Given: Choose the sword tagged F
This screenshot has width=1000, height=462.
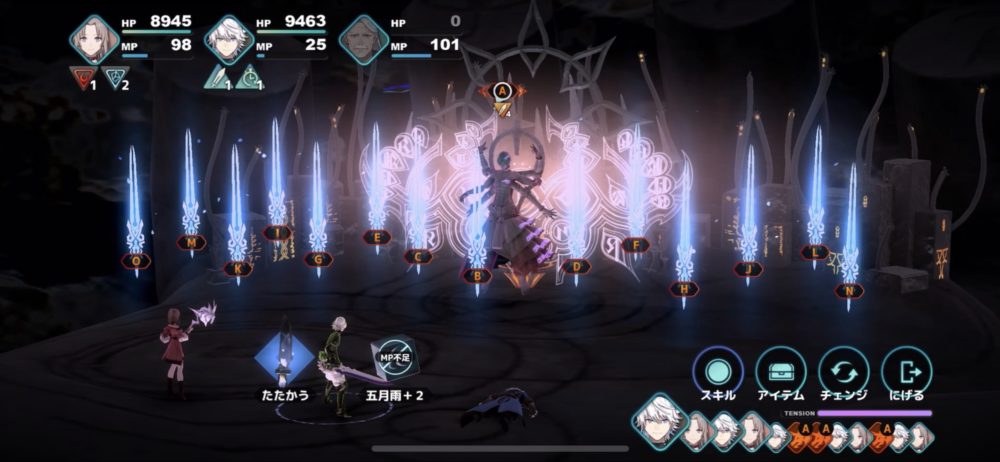Looking at the screenshot, I should [634, 244].
